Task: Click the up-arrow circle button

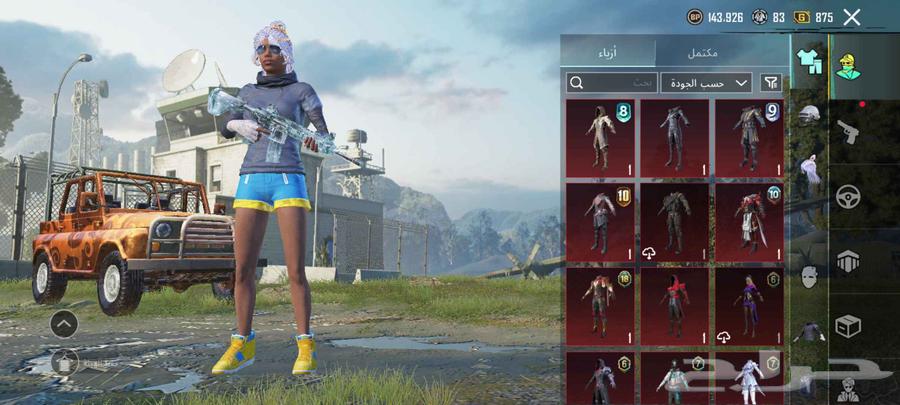Action: coord(64,323)
